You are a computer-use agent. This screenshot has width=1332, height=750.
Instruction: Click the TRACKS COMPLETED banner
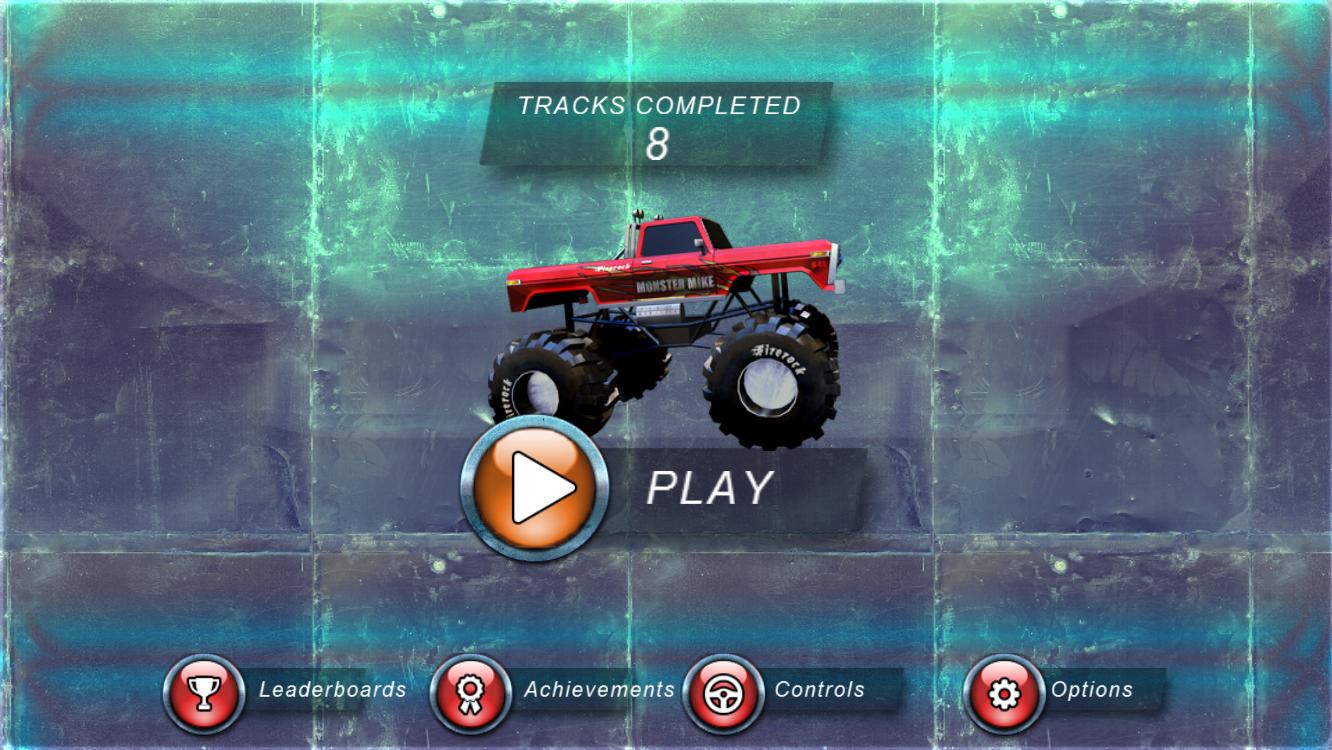658,105
